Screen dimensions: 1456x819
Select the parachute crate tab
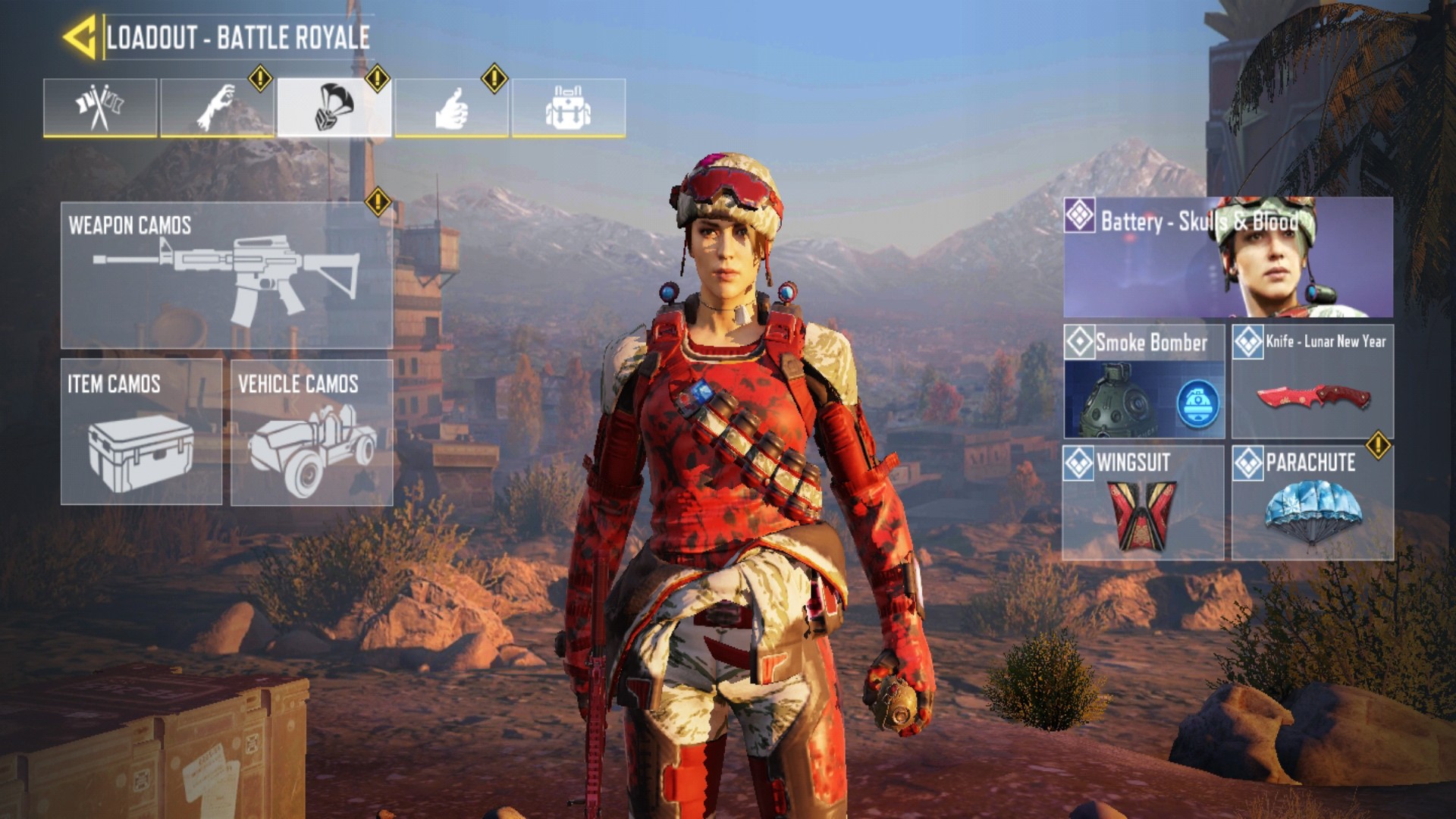coord(334,108)
